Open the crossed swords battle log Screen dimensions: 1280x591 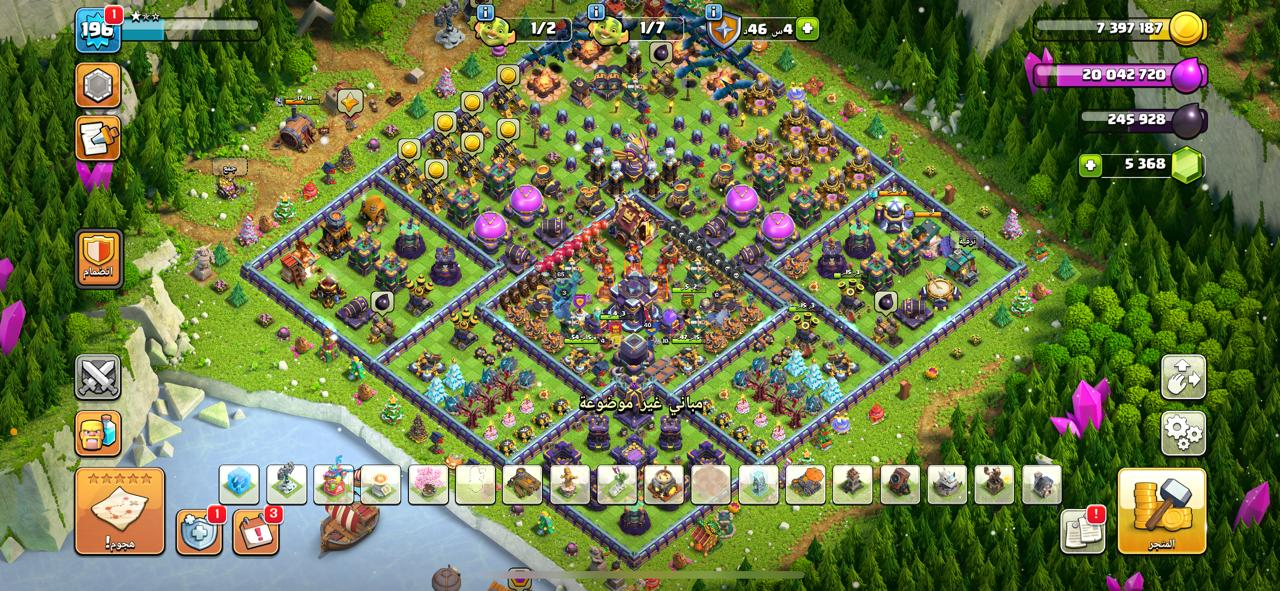point(98,377)
